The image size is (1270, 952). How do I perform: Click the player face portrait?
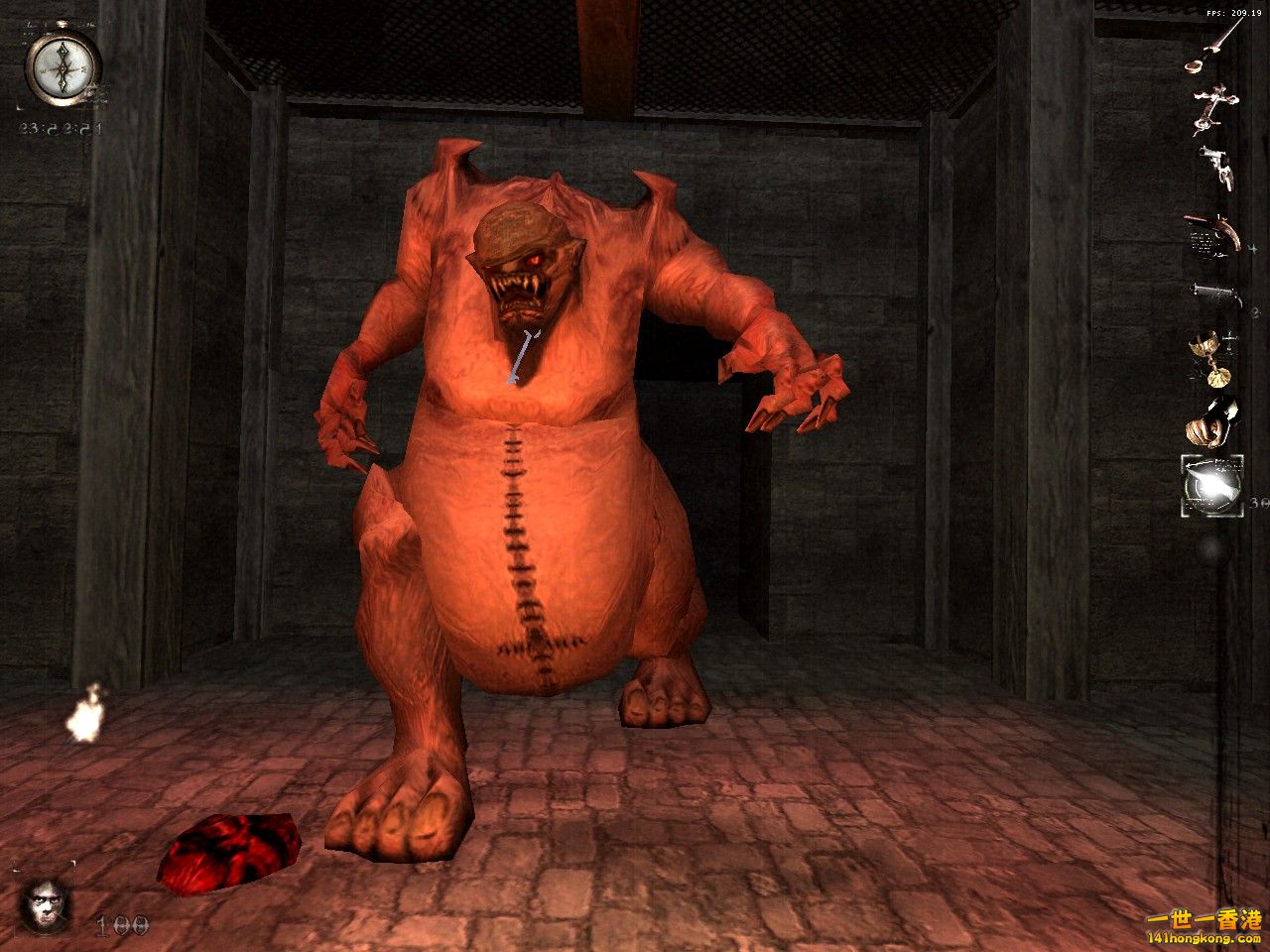point(46,906)
